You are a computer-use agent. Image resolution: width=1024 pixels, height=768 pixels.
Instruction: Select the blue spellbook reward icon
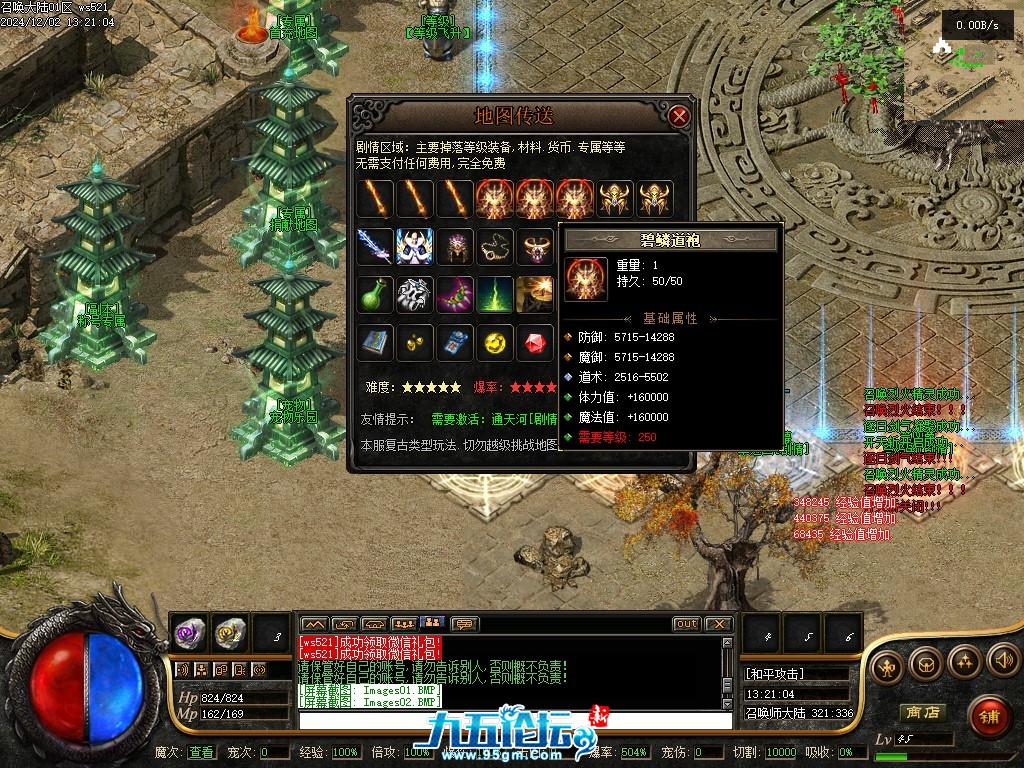(375, 344)
